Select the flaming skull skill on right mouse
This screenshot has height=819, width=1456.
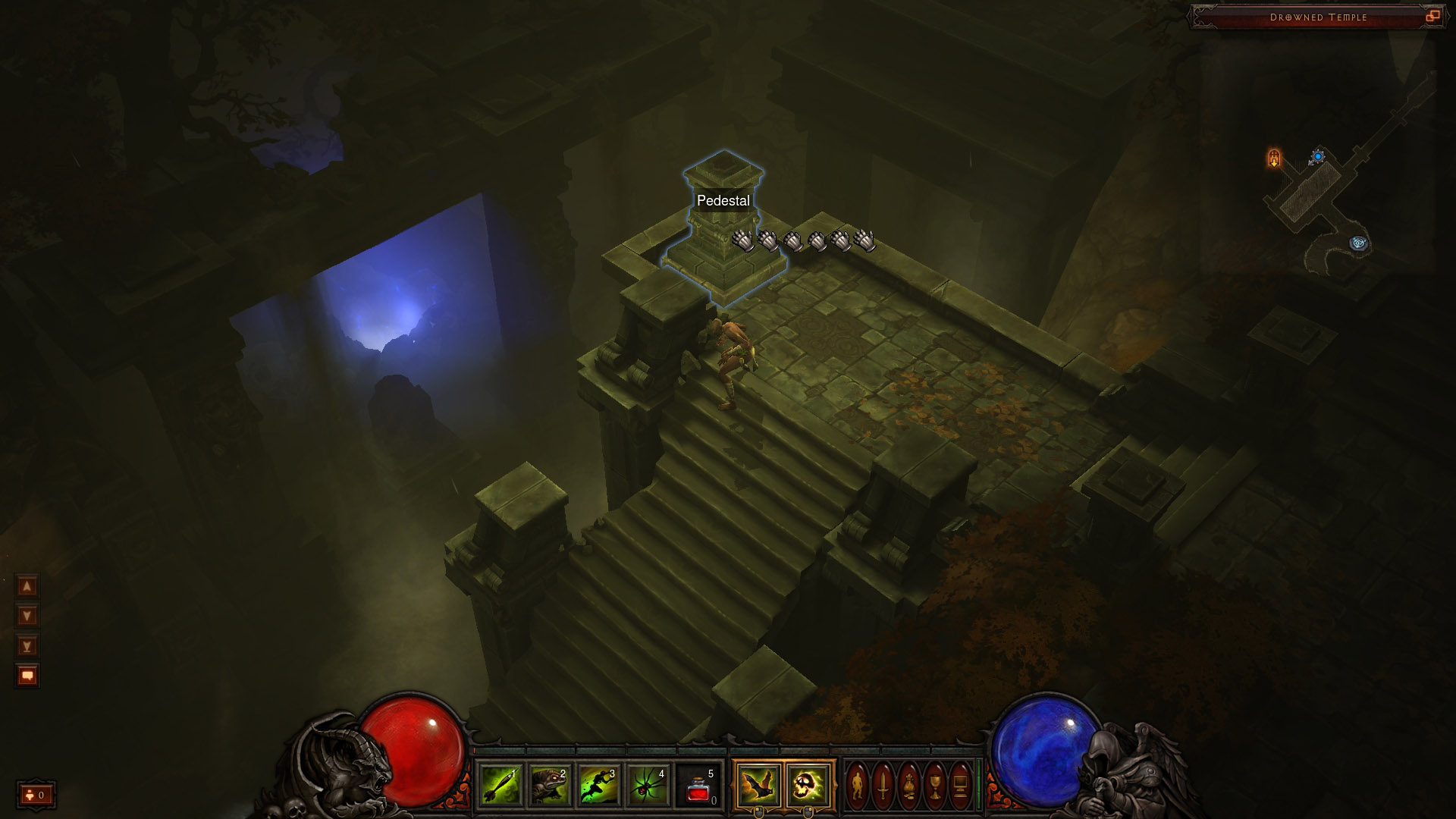pos(808,785)
